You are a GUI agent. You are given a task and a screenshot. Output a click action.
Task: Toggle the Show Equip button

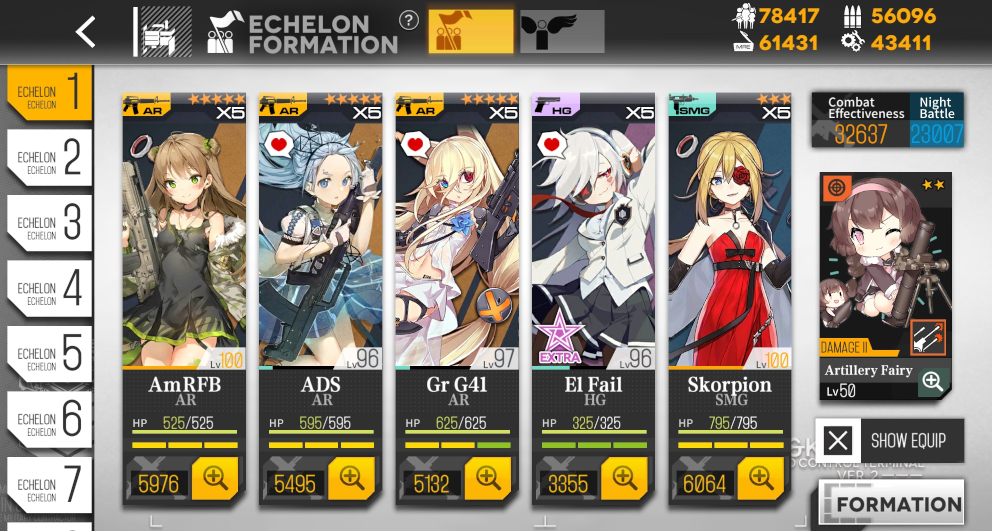point(889,440)
